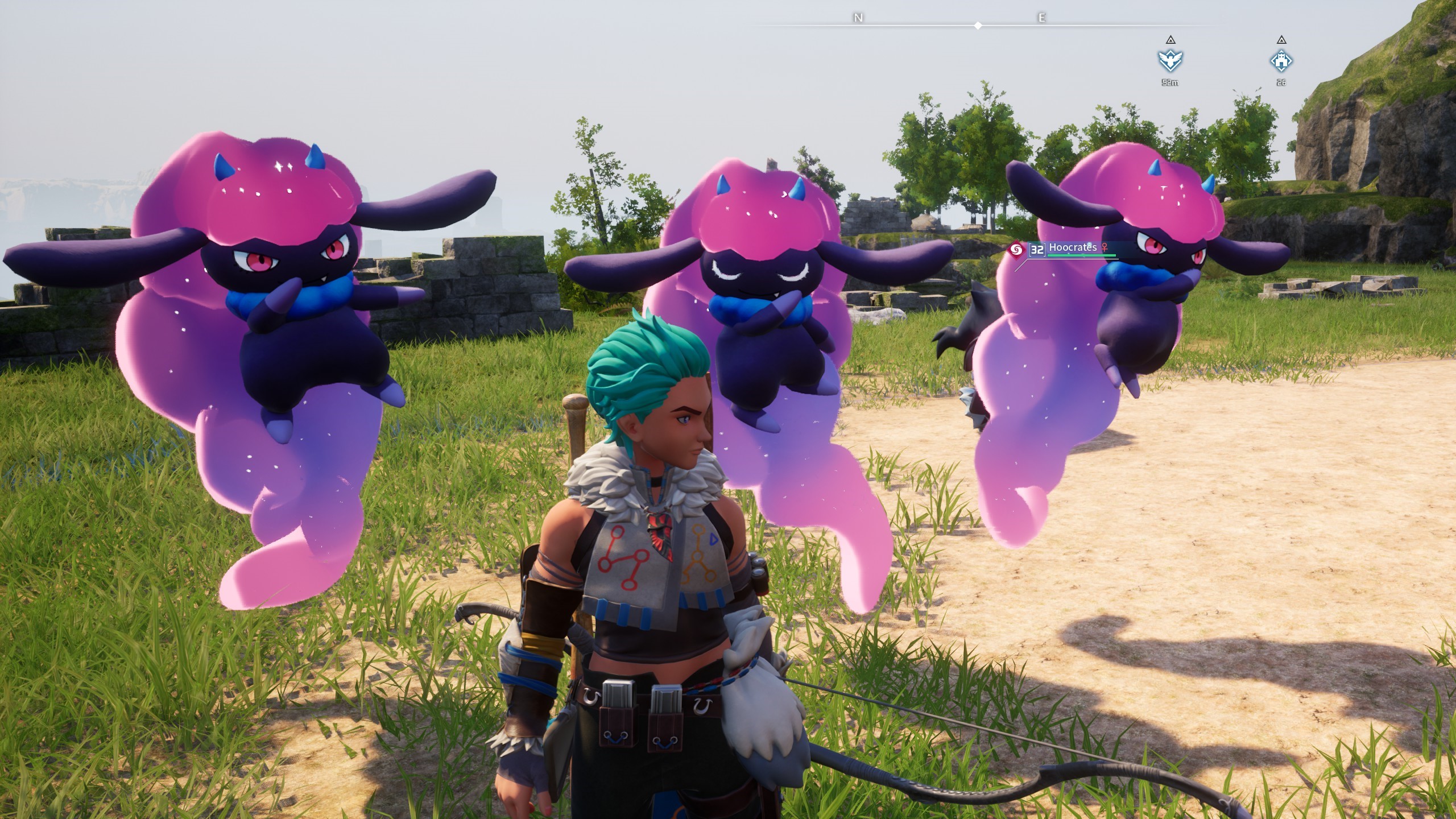
Task: Select the fast travel statue waypoint icon
Action: pos(1170,61)
